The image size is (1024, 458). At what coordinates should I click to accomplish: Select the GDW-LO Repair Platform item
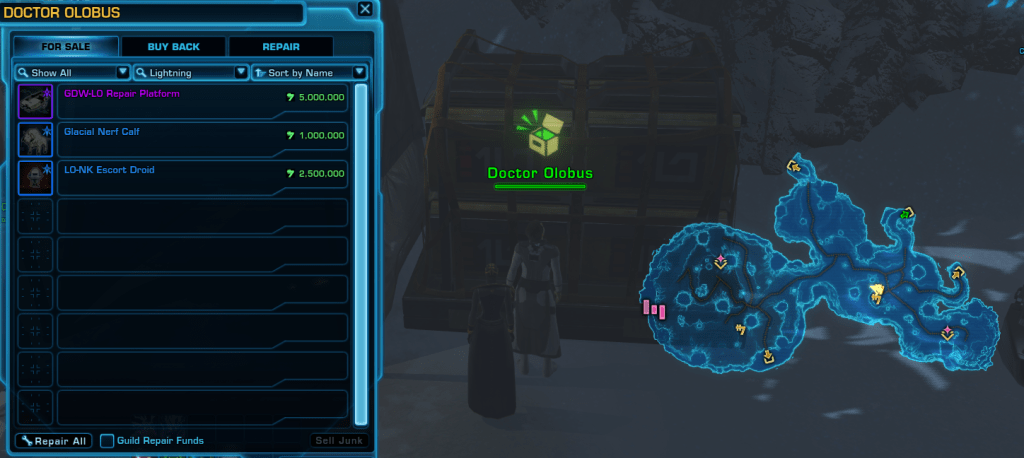tap(200, 101)
